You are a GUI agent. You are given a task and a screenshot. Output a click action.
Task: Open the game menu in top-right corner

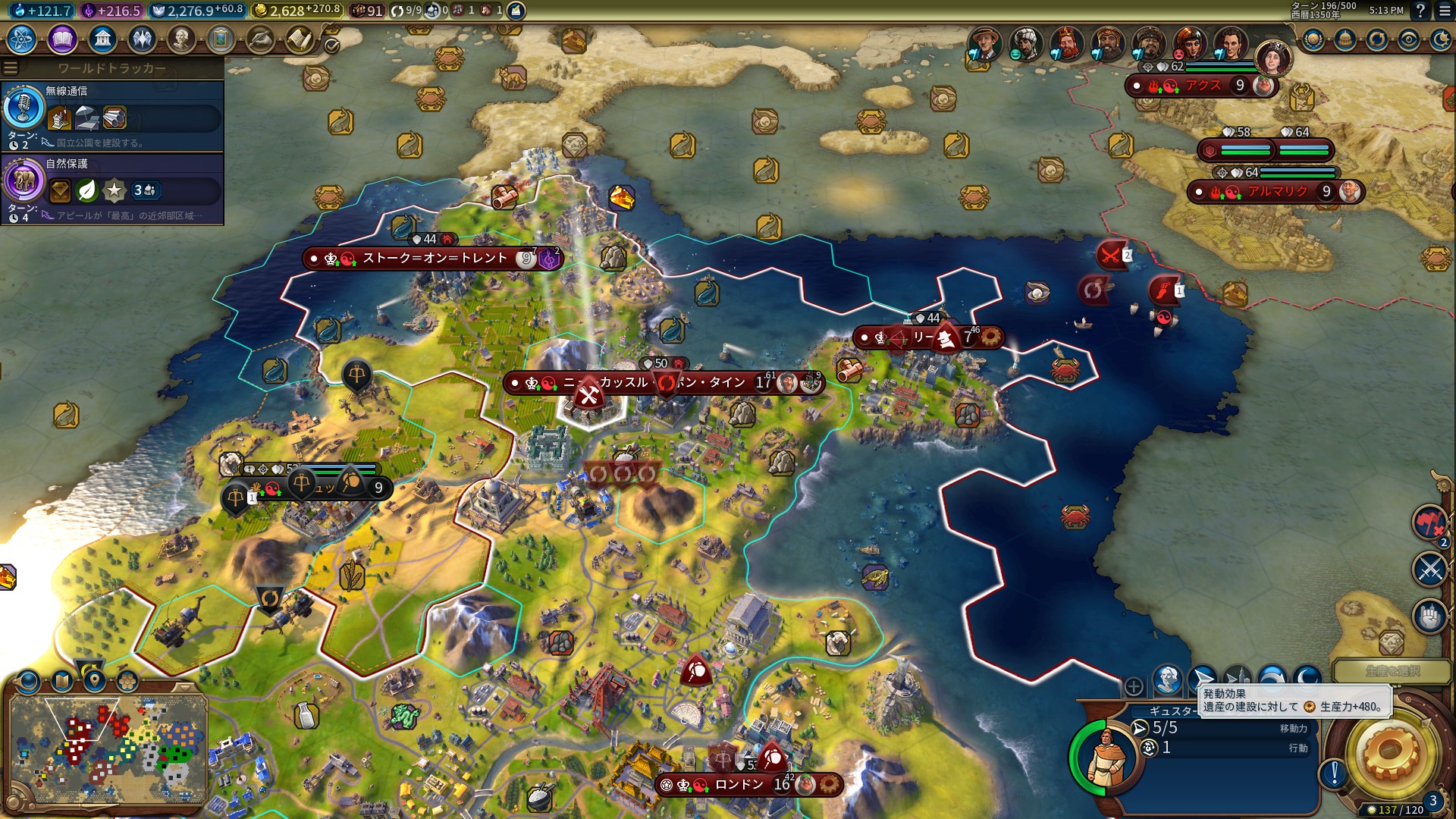[1445, 11]
